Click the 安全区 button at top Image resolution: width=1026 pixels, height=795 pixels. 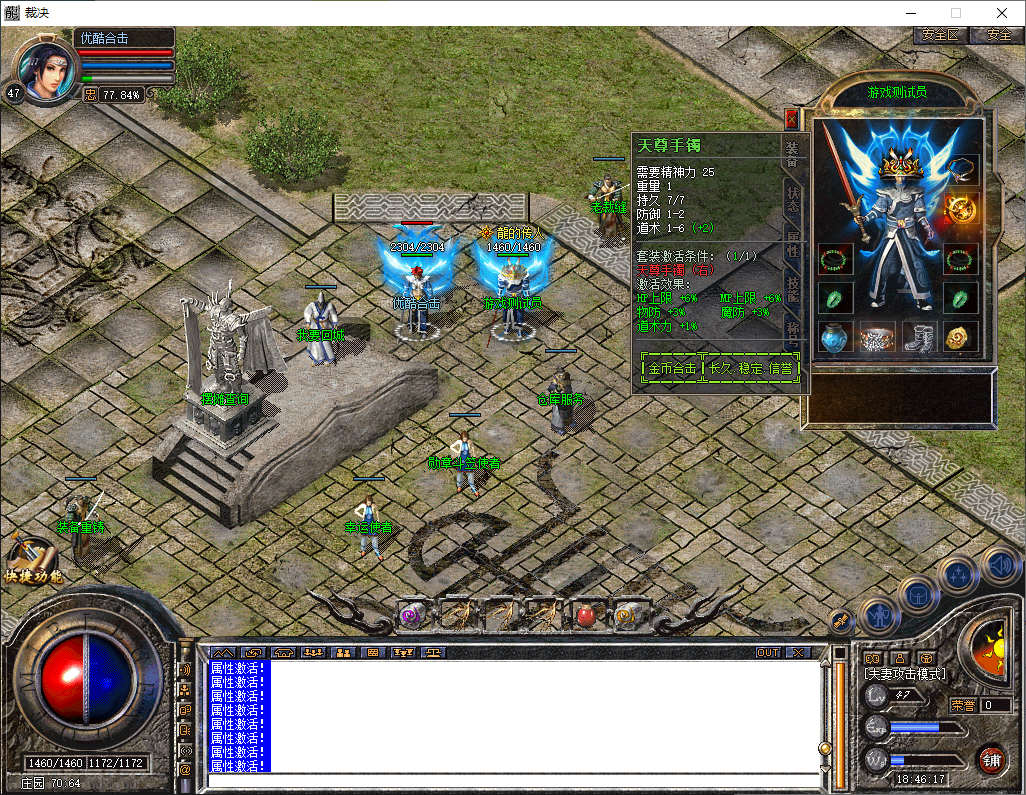click(940, 35)
